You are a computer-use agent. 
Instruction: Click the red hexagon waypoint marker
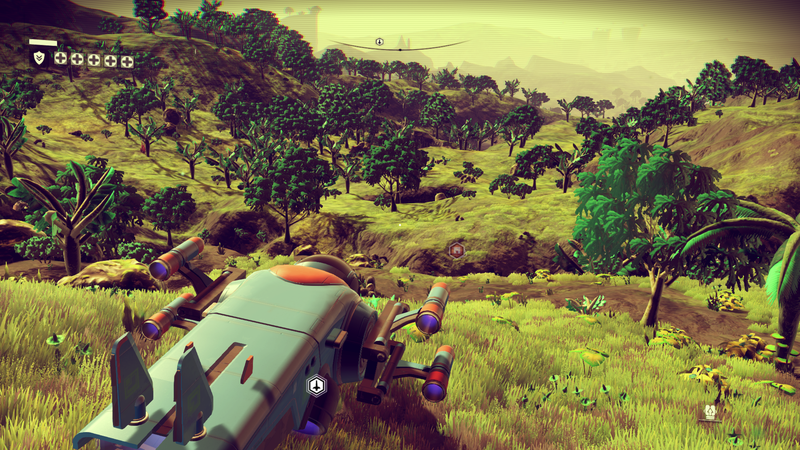tap(456, 249)
